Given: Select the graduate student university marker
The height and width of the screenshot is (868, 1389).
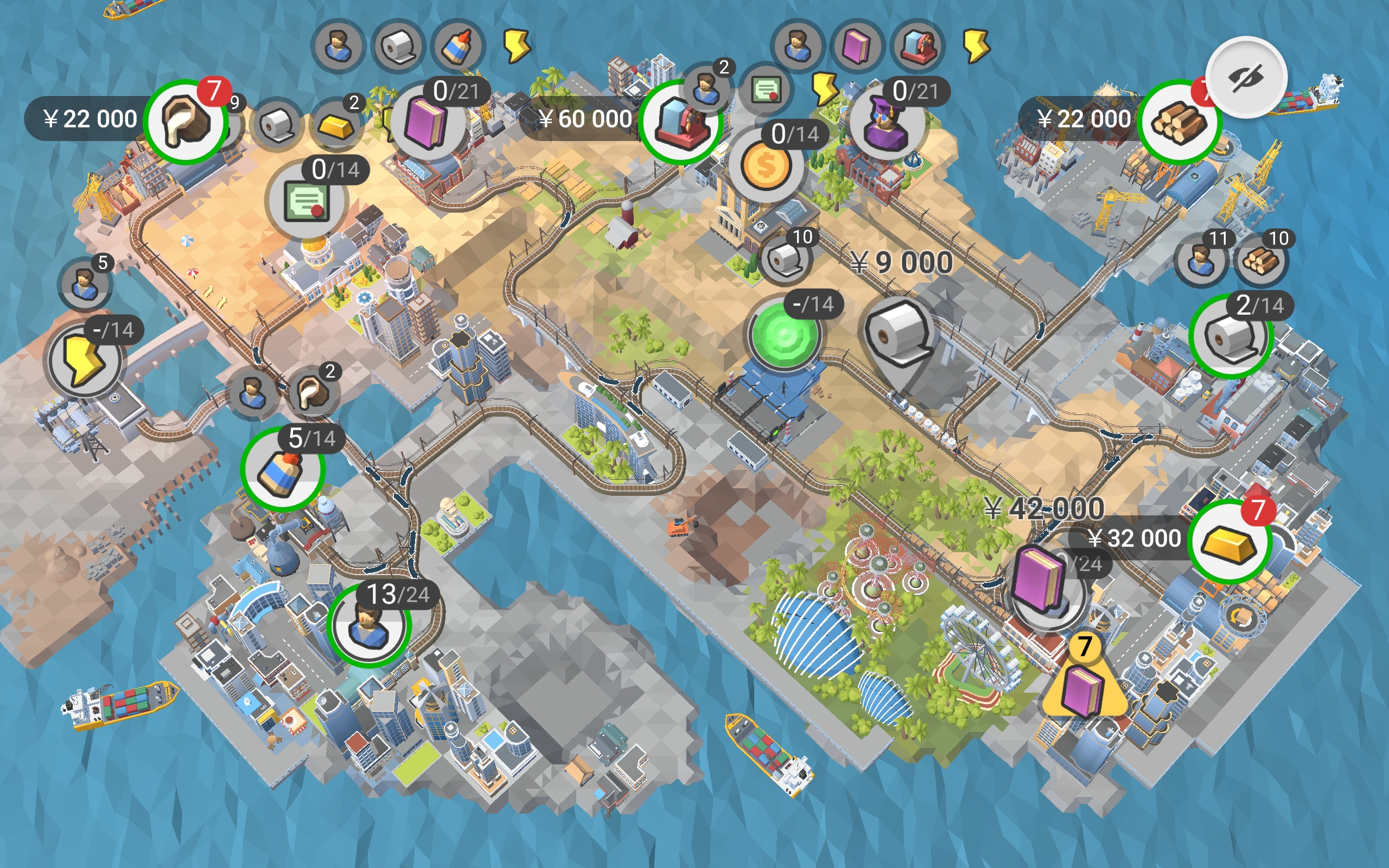Looking at the screenshot, I should [x=887, y=122].
